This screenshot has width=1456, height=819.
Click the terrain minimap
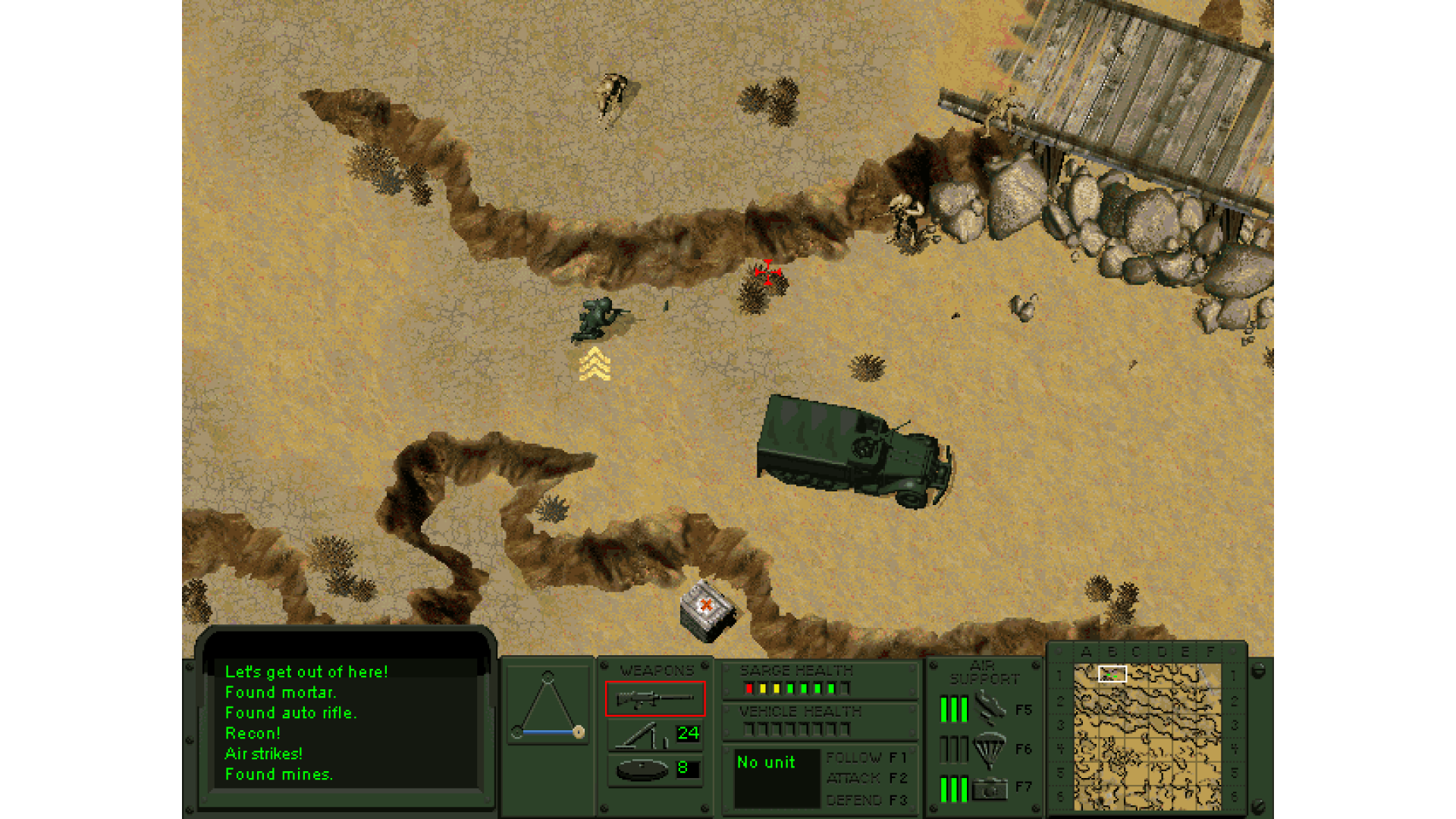tap(1147, 736)
